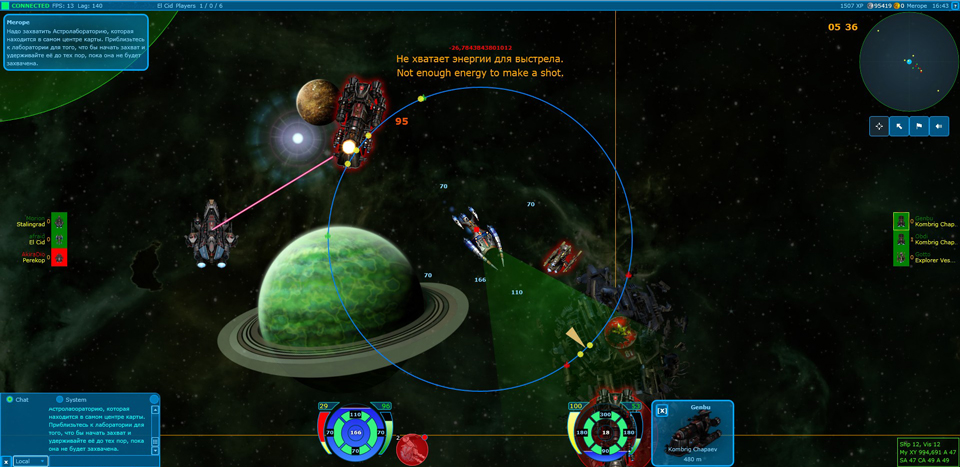
Task: Toggle the speaker sound button
Action: tap(939, 126)
